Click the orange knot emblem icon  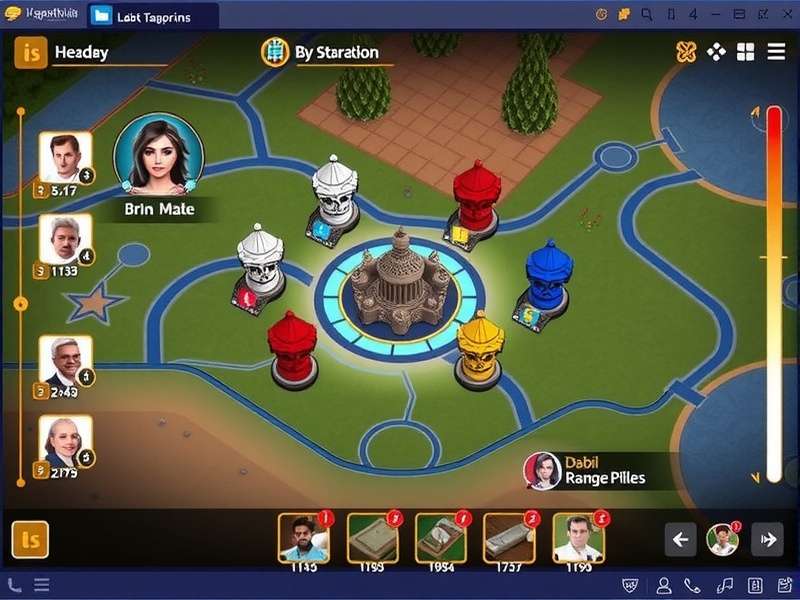pos(686,52)
